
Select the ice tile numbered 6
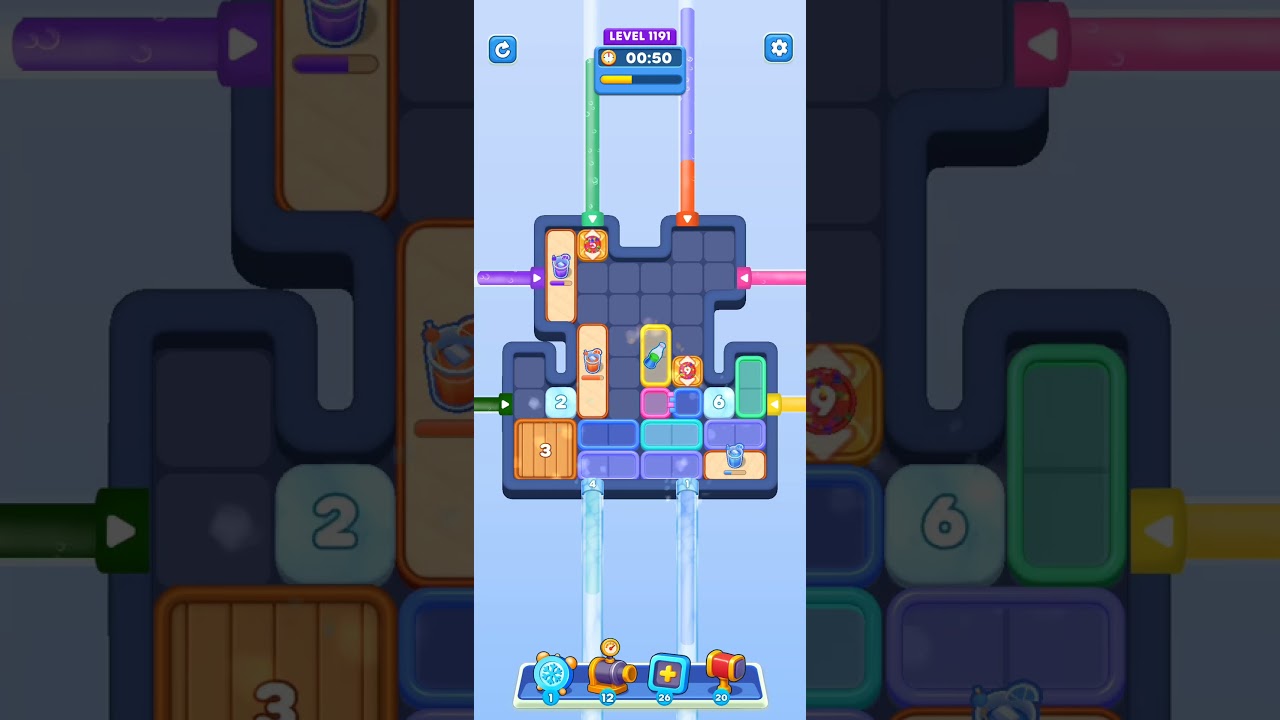717,401
